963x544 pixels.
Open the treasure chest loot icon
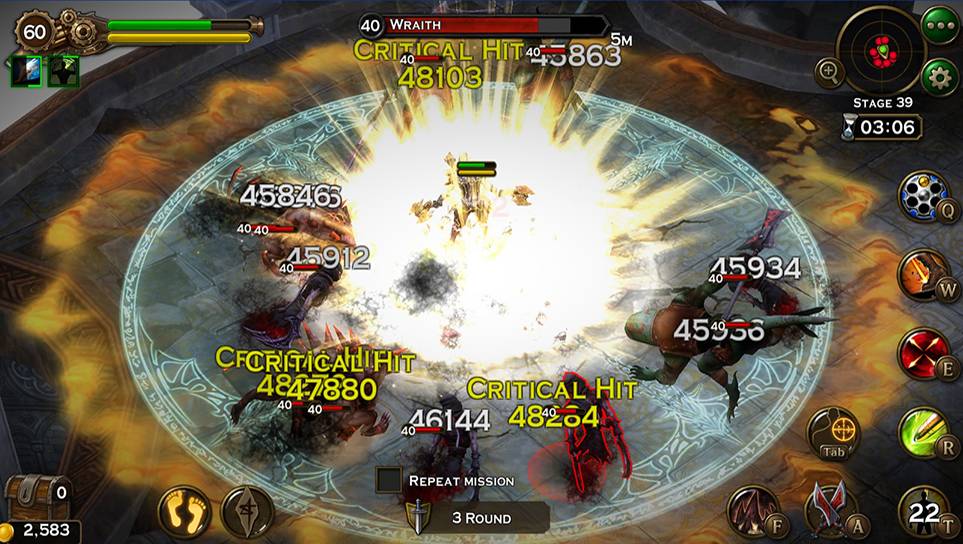click(36, 494)
